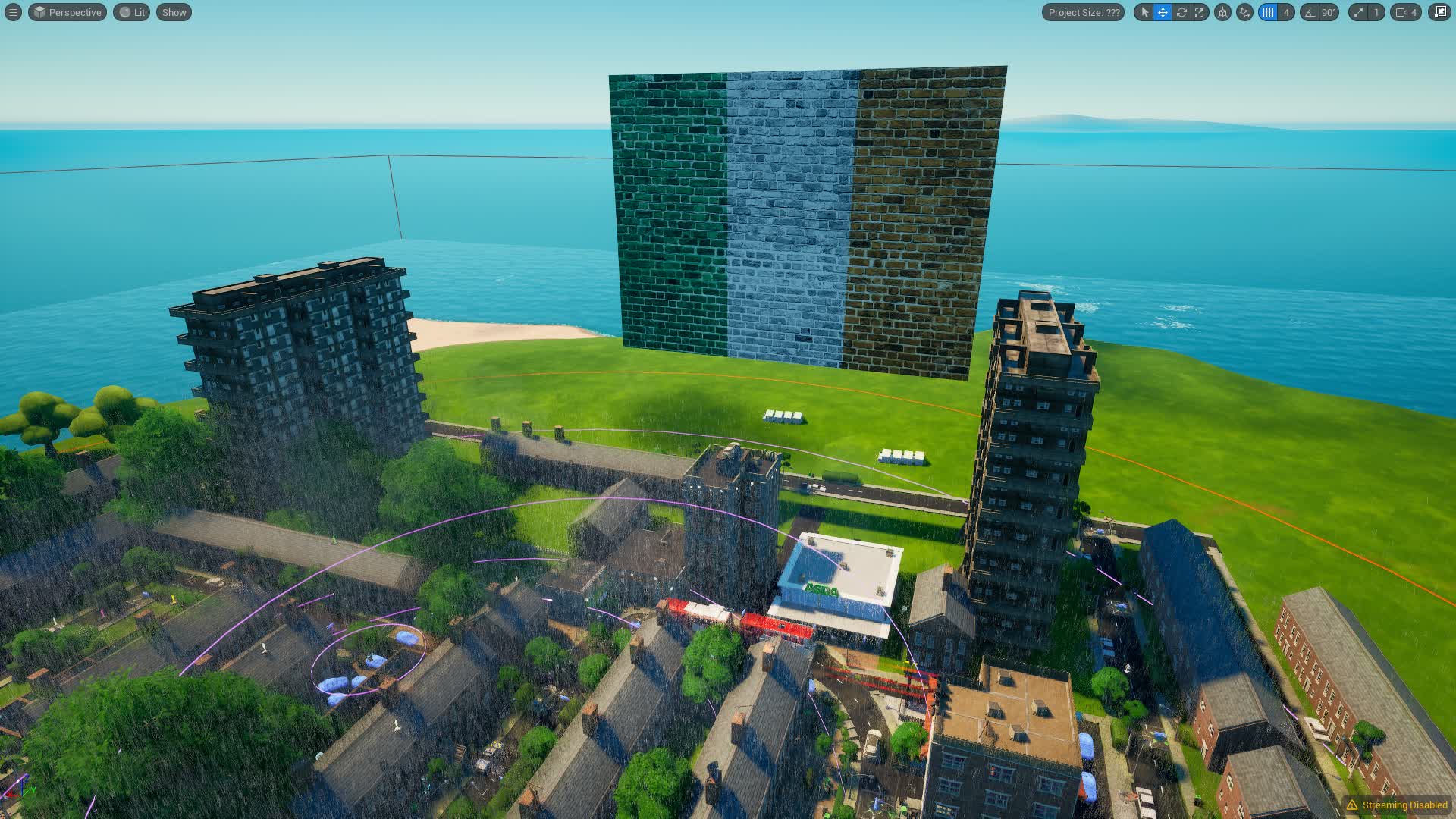
Task: Open the rotation snap 90 degrees menu
Action: coord(1329,12)
